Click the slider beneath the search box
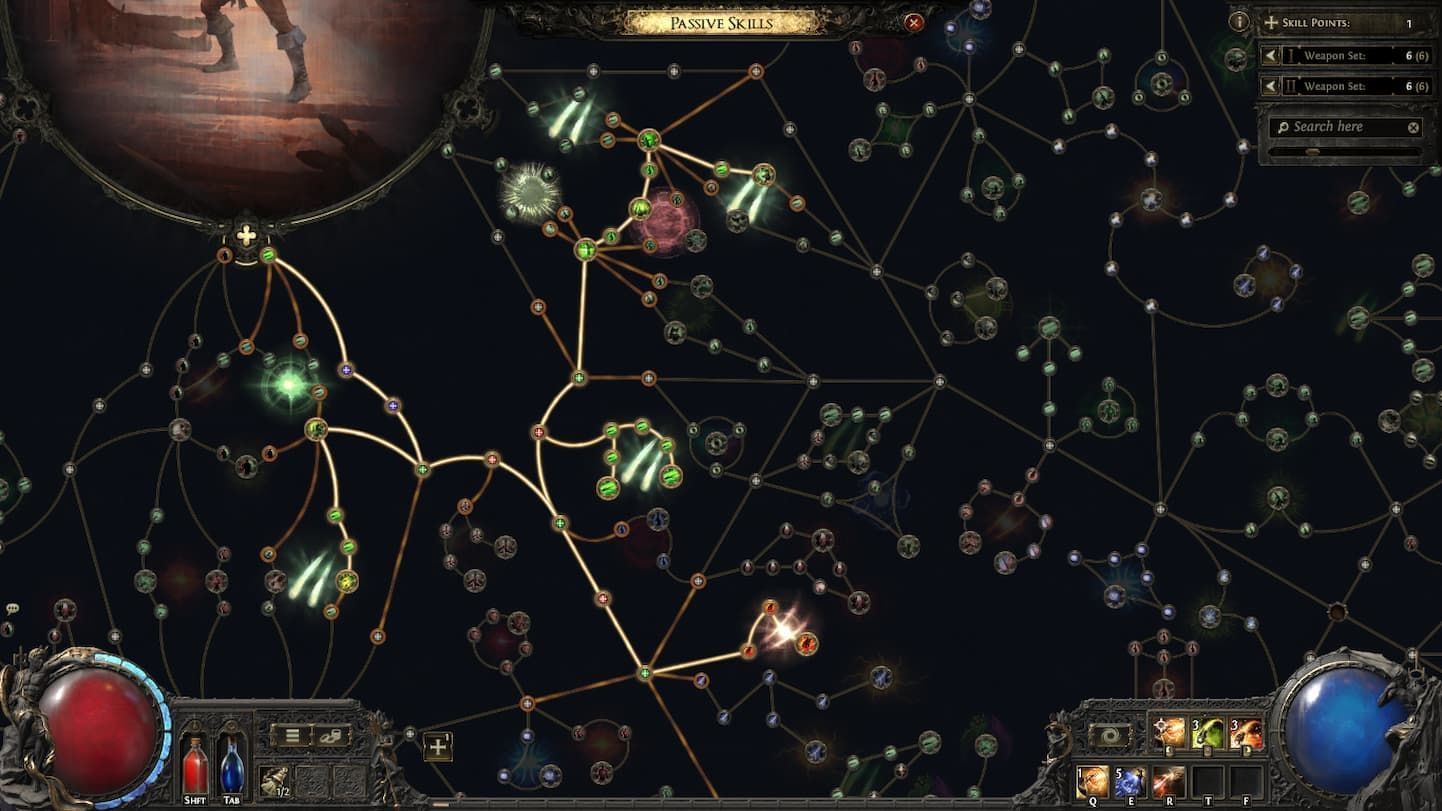 click(x=1312, y=150)
